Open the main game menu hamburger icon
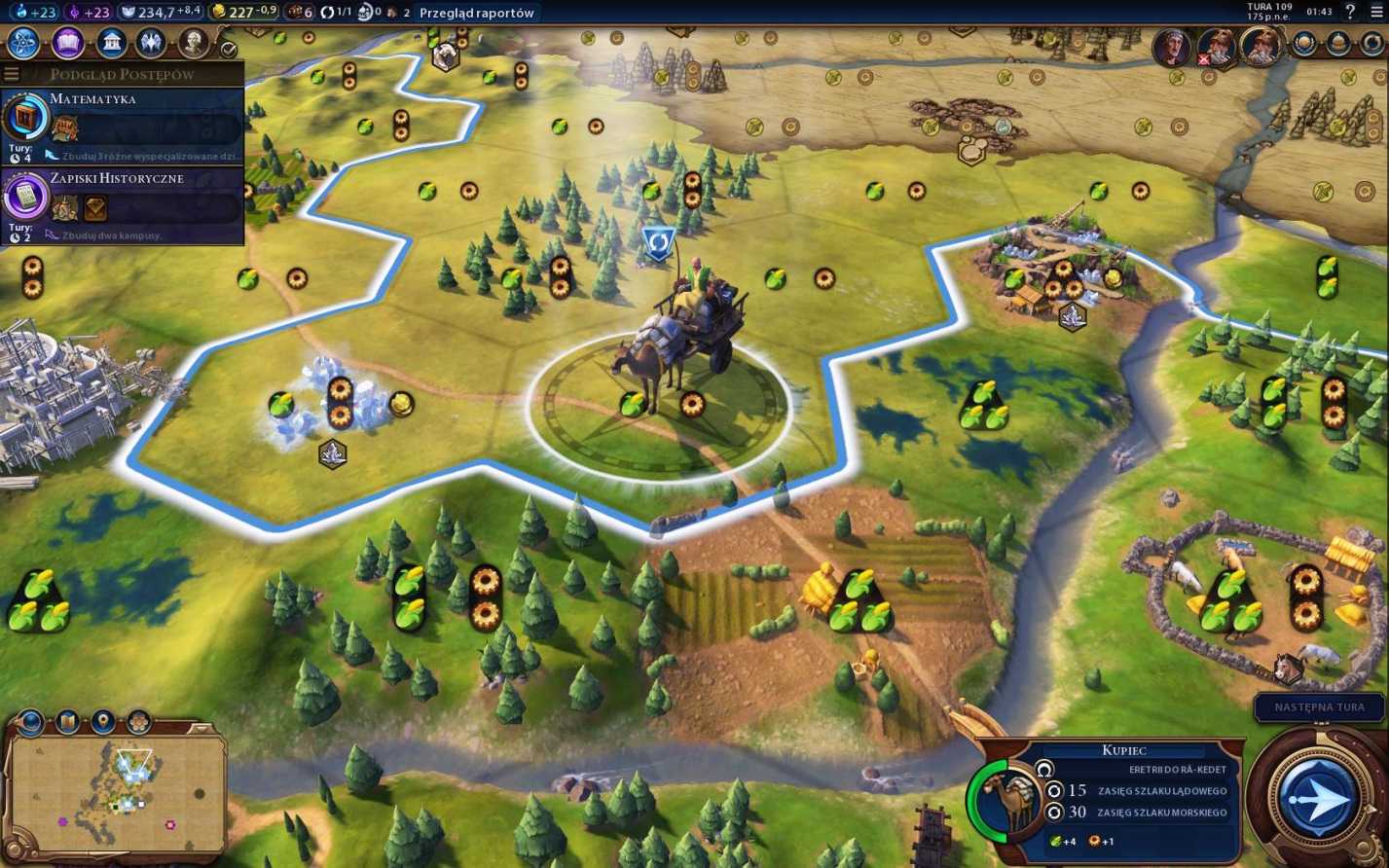This screenshot has height=868, width=1389. click(1376, 12)
